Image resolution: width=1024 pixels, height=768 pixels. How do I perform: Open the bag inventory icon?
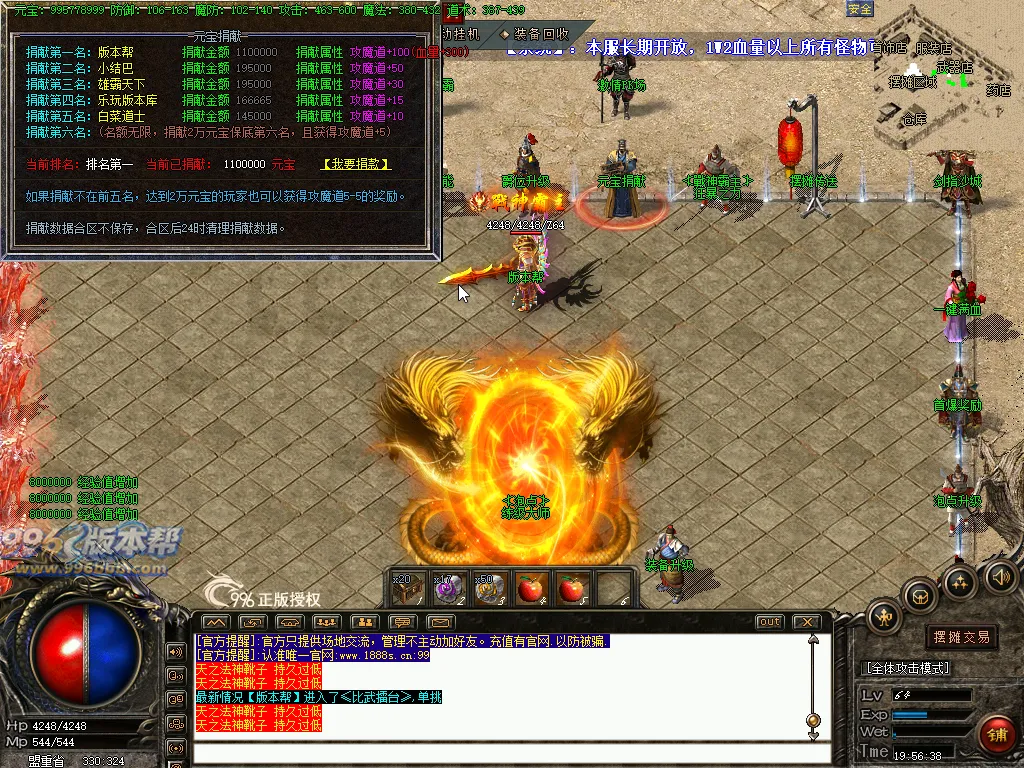919,596
